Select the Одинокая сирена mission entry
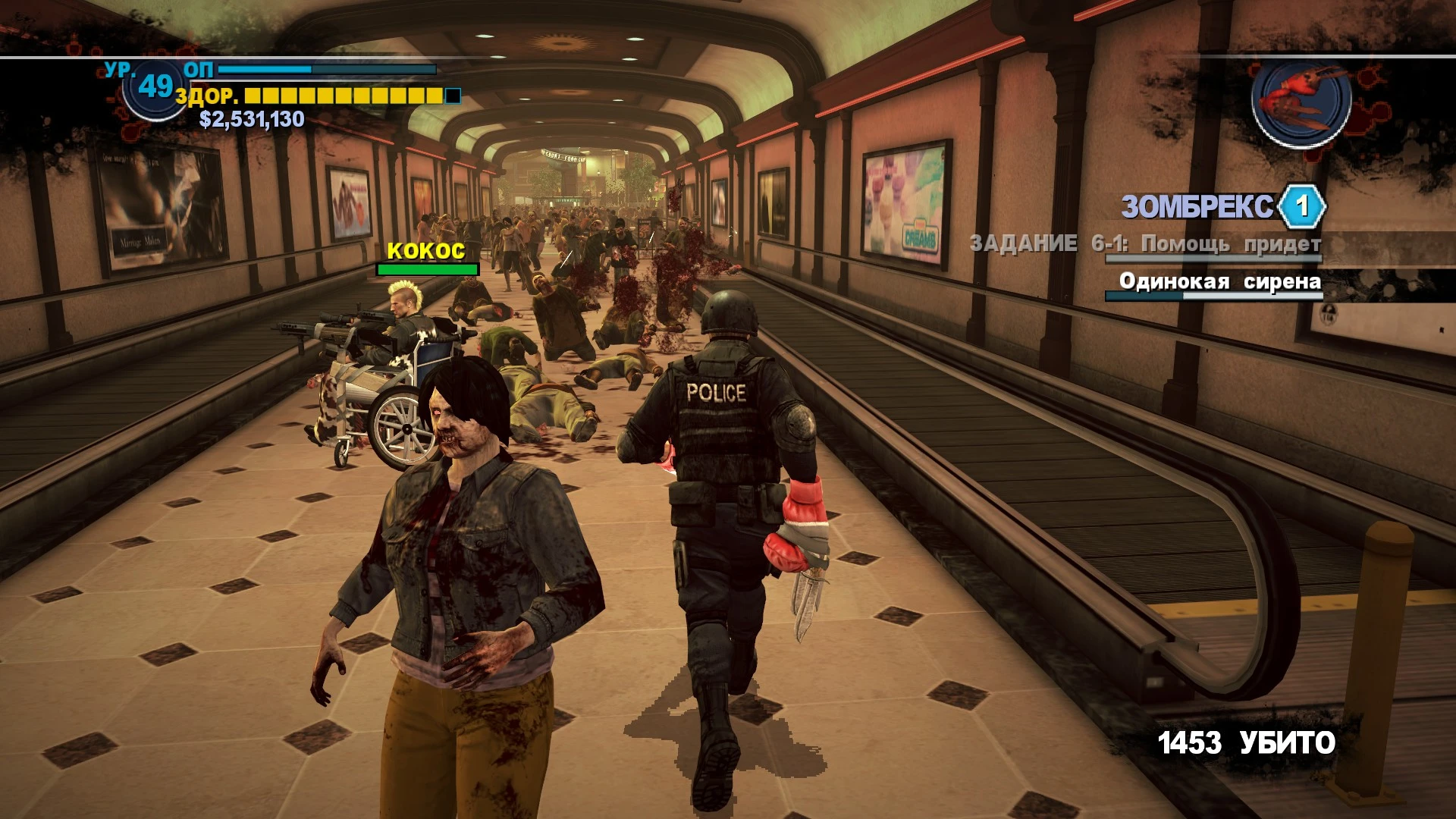Screen dimensions: 1456x819 (x=1219, y=282)
